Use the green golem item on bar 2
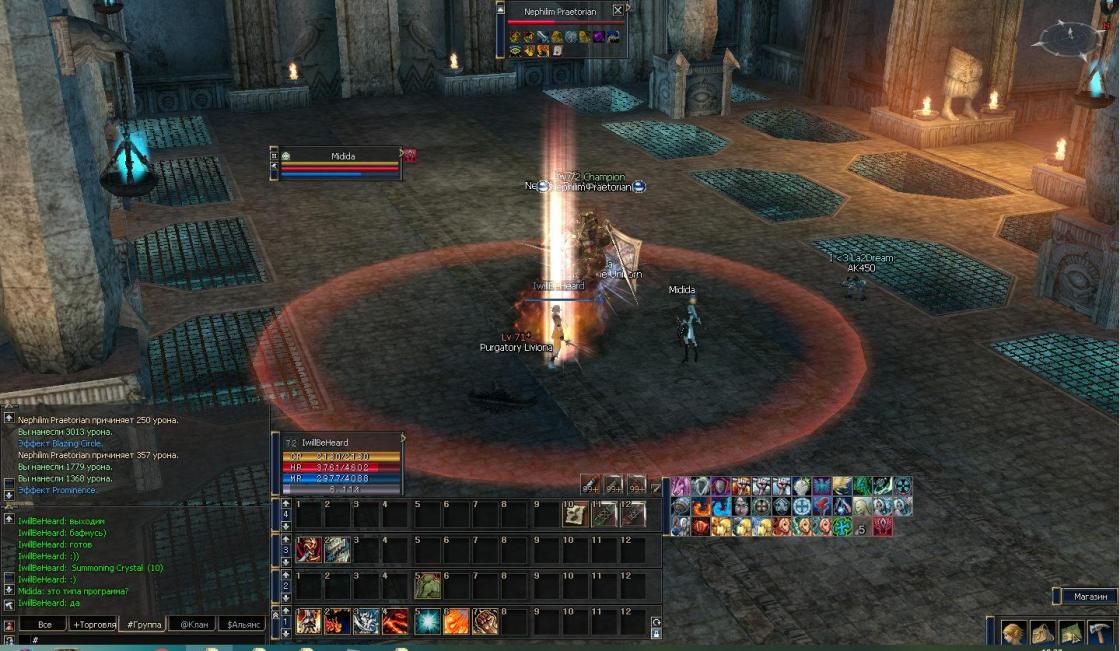 pos(428,585)
